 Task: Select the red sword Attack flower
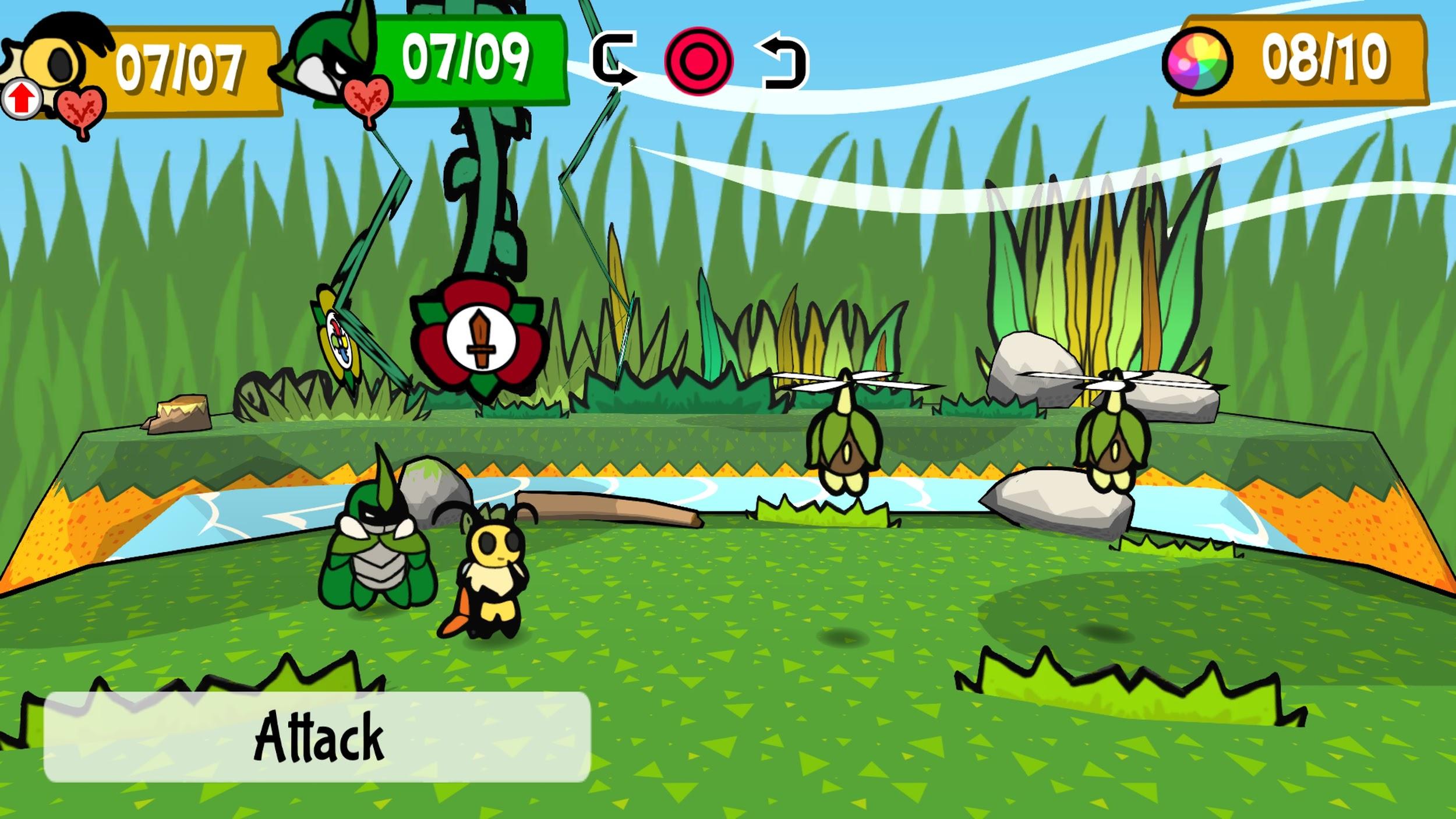(479, 339)
